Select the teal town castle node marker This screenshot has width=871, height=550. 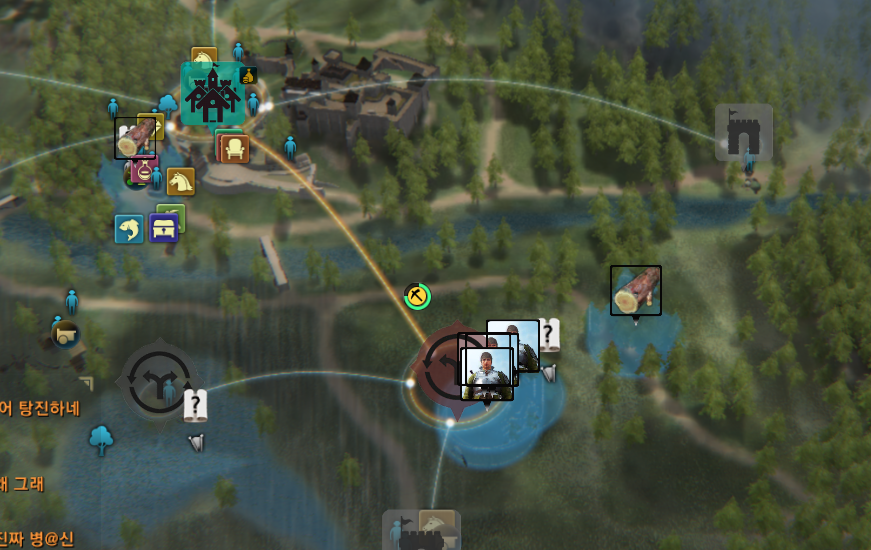tap(212, 94)
